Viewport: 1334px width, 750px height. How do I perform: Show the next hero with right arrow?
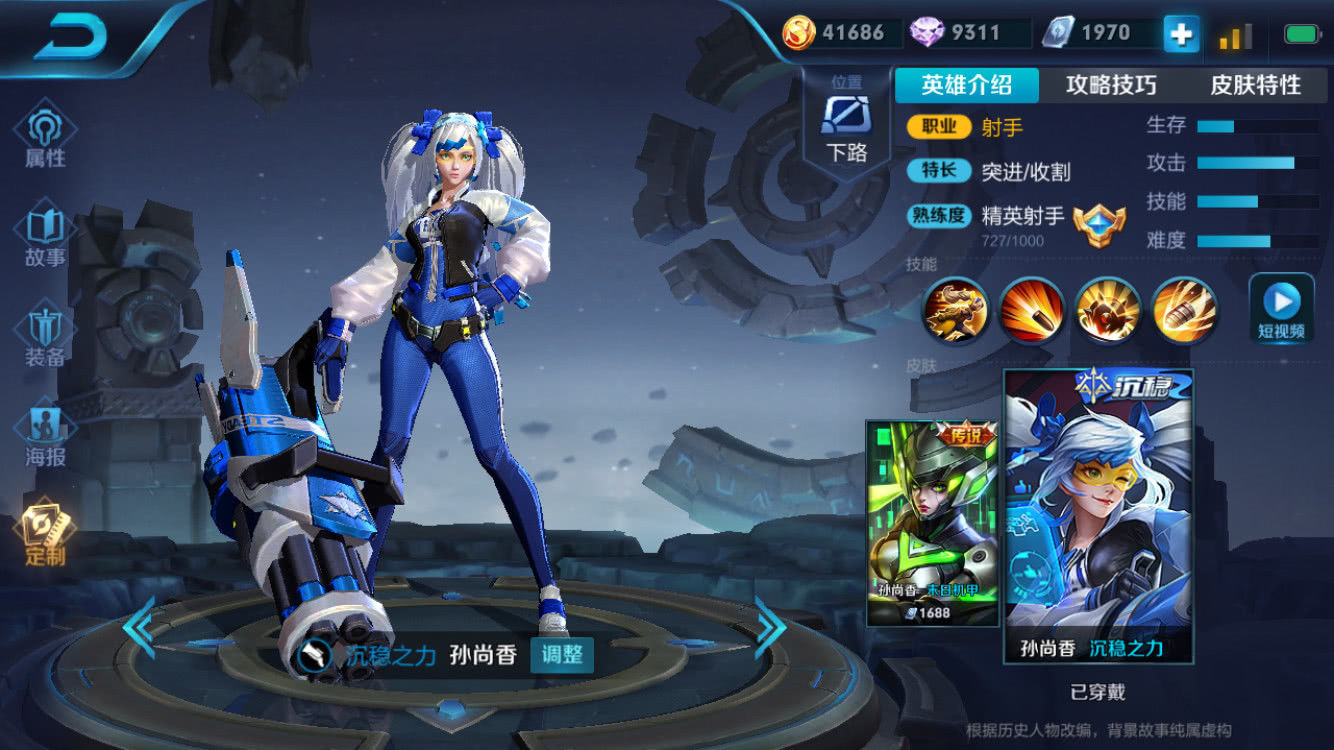pyautogui.click(x=770, y=627)
